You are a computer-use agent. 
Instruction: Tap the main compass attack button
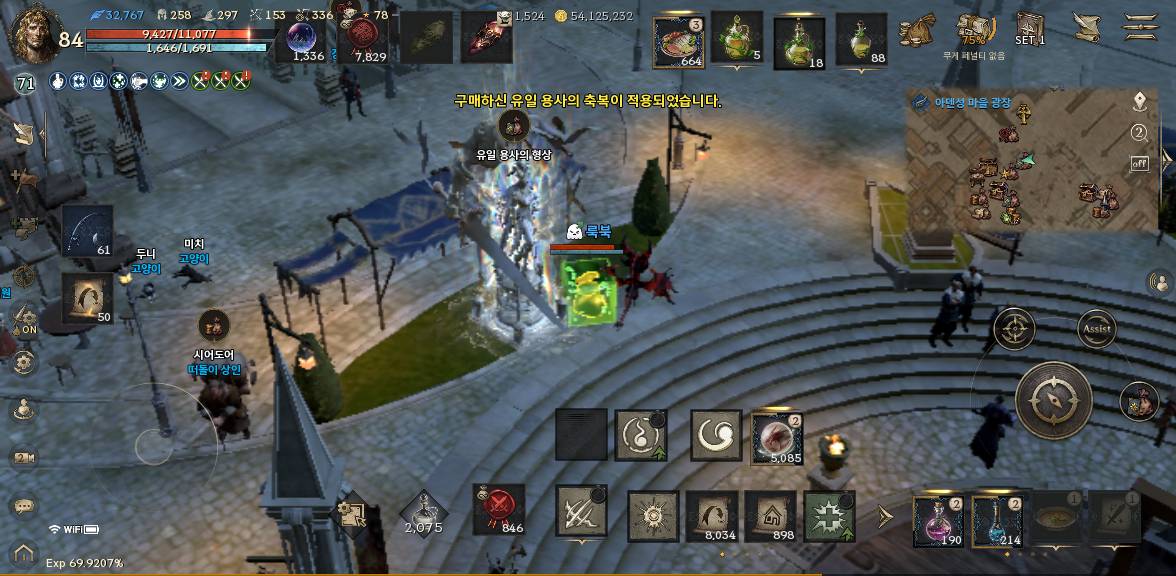[x=1054, y=400]
